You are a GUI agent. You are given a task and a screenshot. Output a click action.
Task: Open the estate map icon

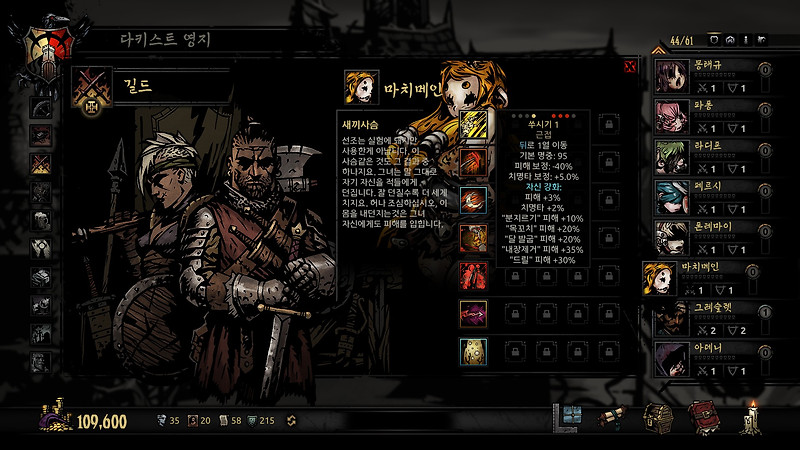[572, 417]
